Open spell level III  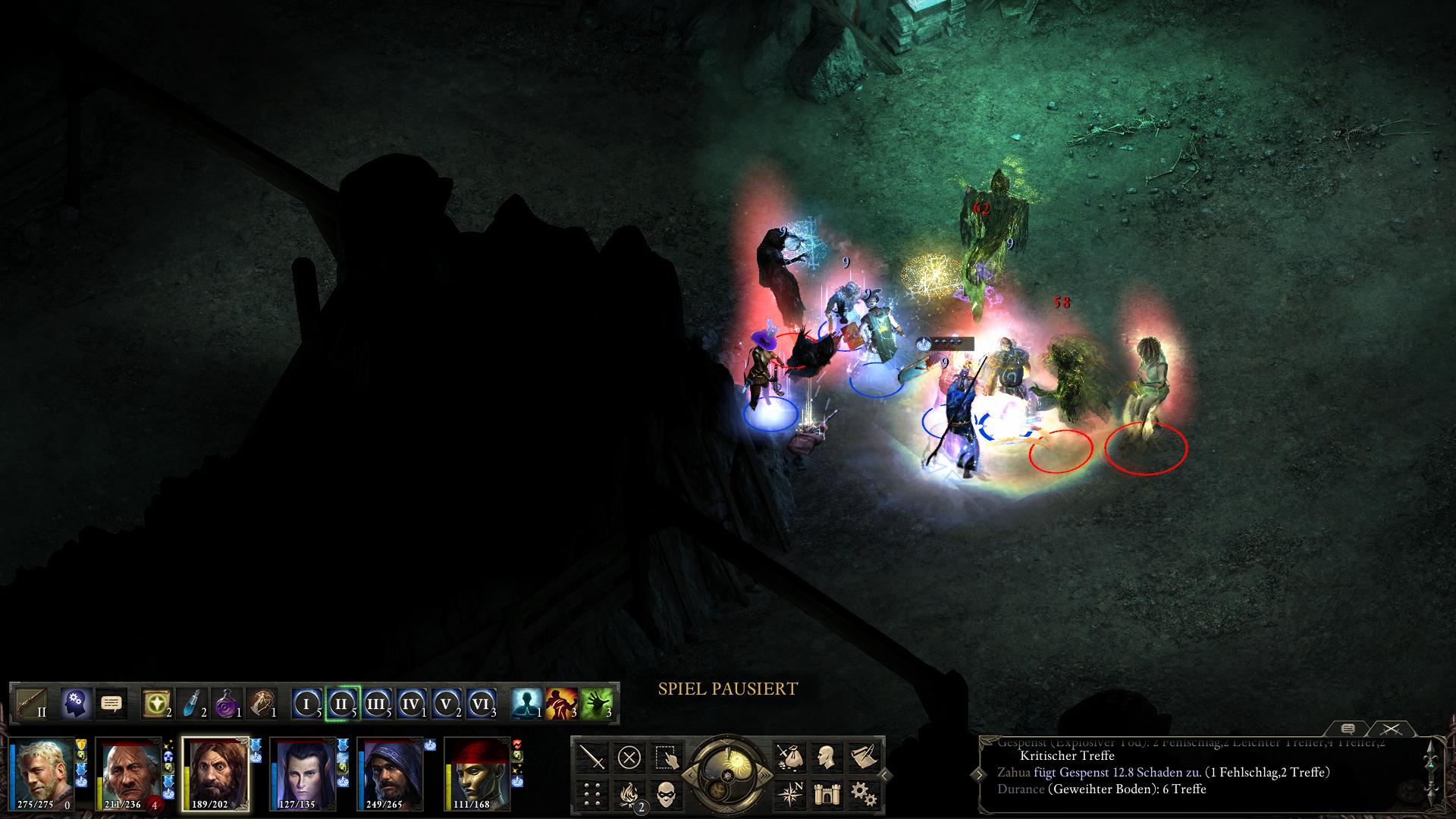point(376,704)
